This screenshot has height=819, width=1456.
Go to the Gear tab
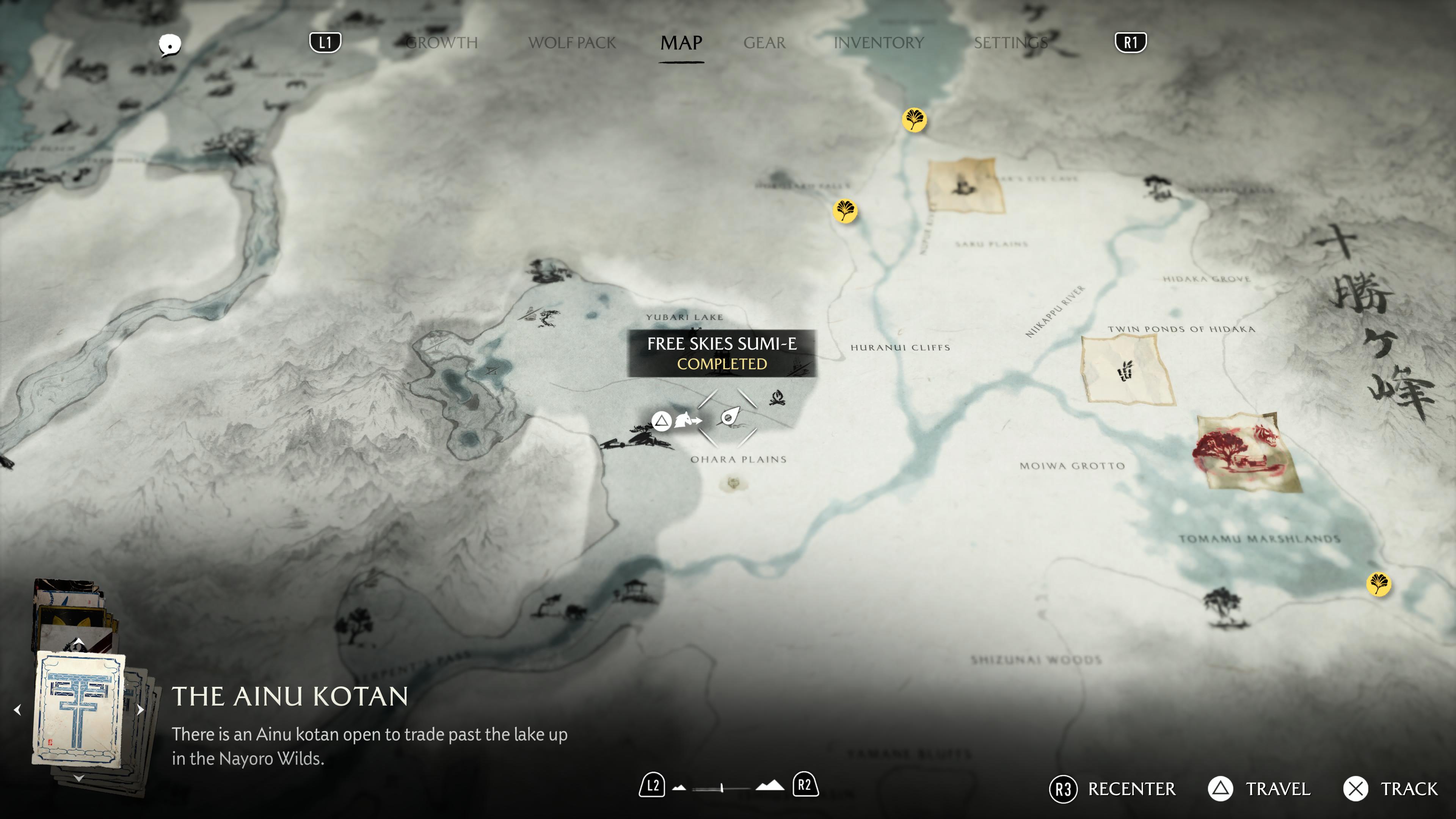coord(764,42)
